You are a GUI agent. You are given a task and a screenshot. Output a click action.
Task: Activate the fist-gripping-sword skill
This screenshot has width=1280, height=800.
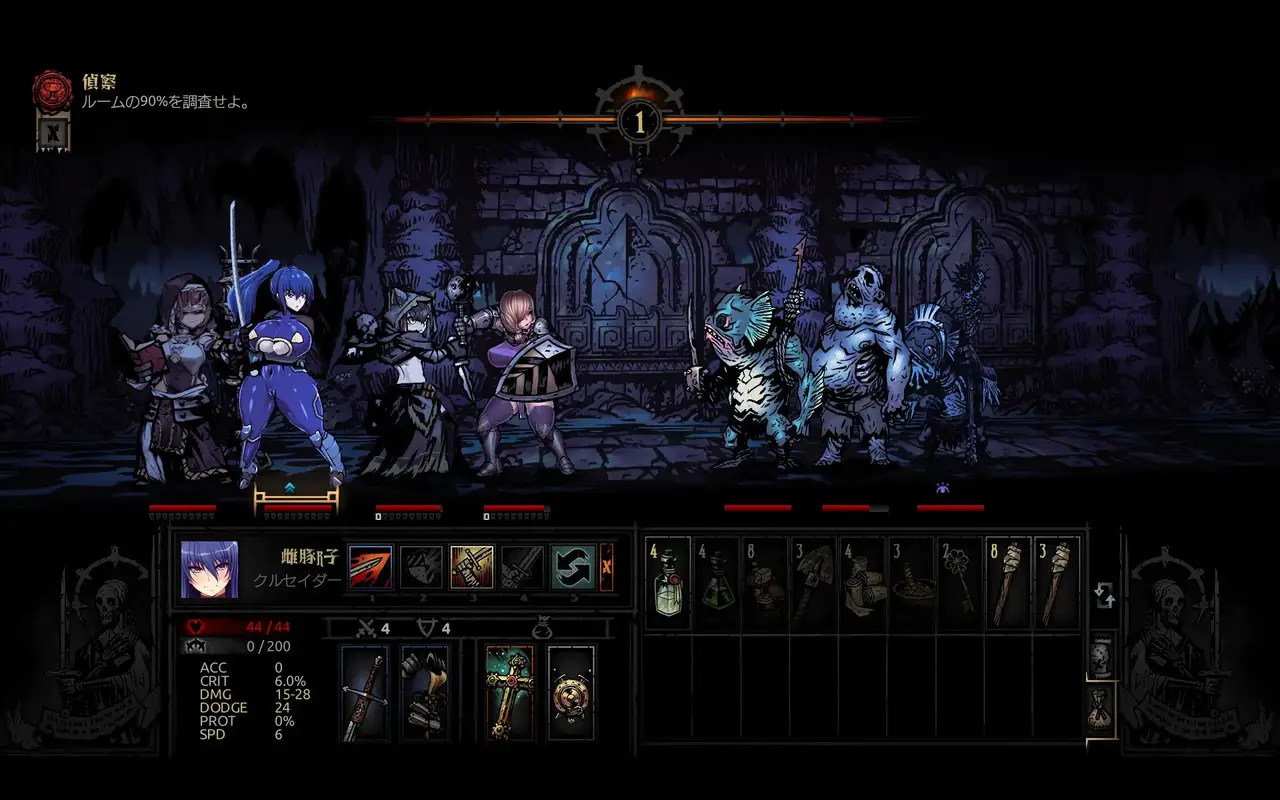(x=472, y=567)
